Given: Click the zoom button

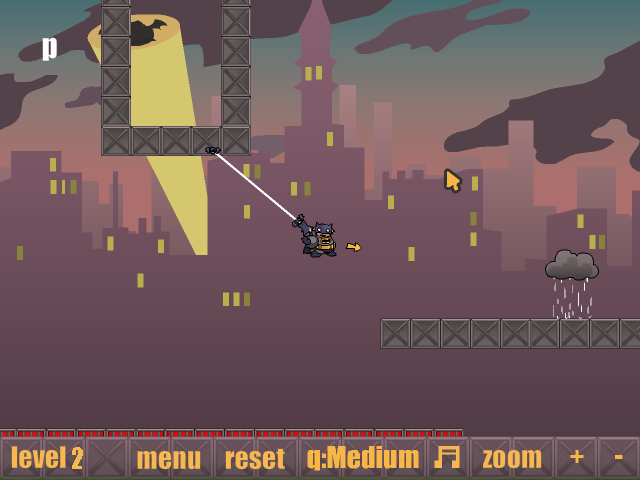Looking at the screenshot, I should tap(512, 458).
